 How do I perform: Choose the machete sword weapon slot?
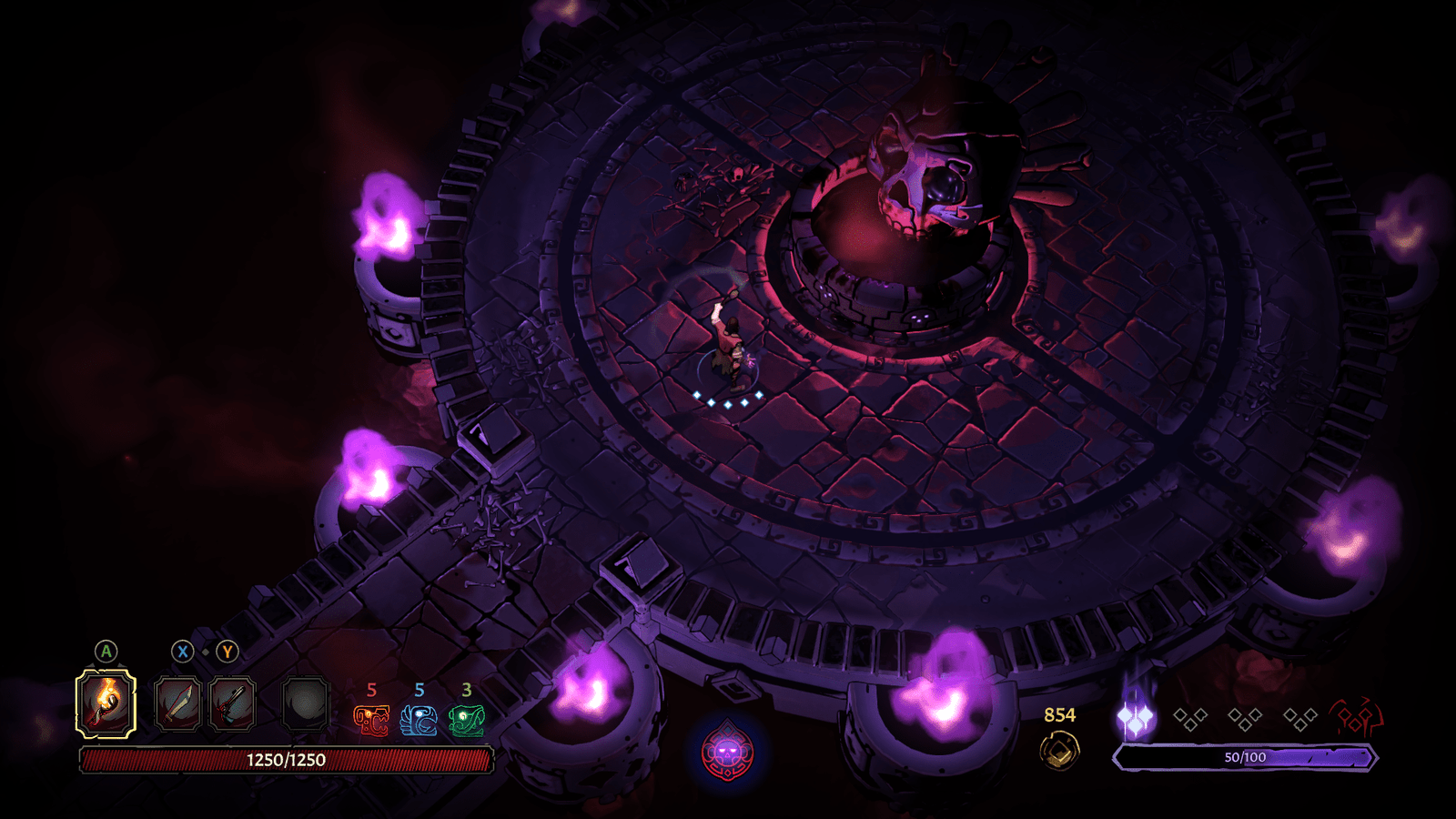click(x=177, y=704)
